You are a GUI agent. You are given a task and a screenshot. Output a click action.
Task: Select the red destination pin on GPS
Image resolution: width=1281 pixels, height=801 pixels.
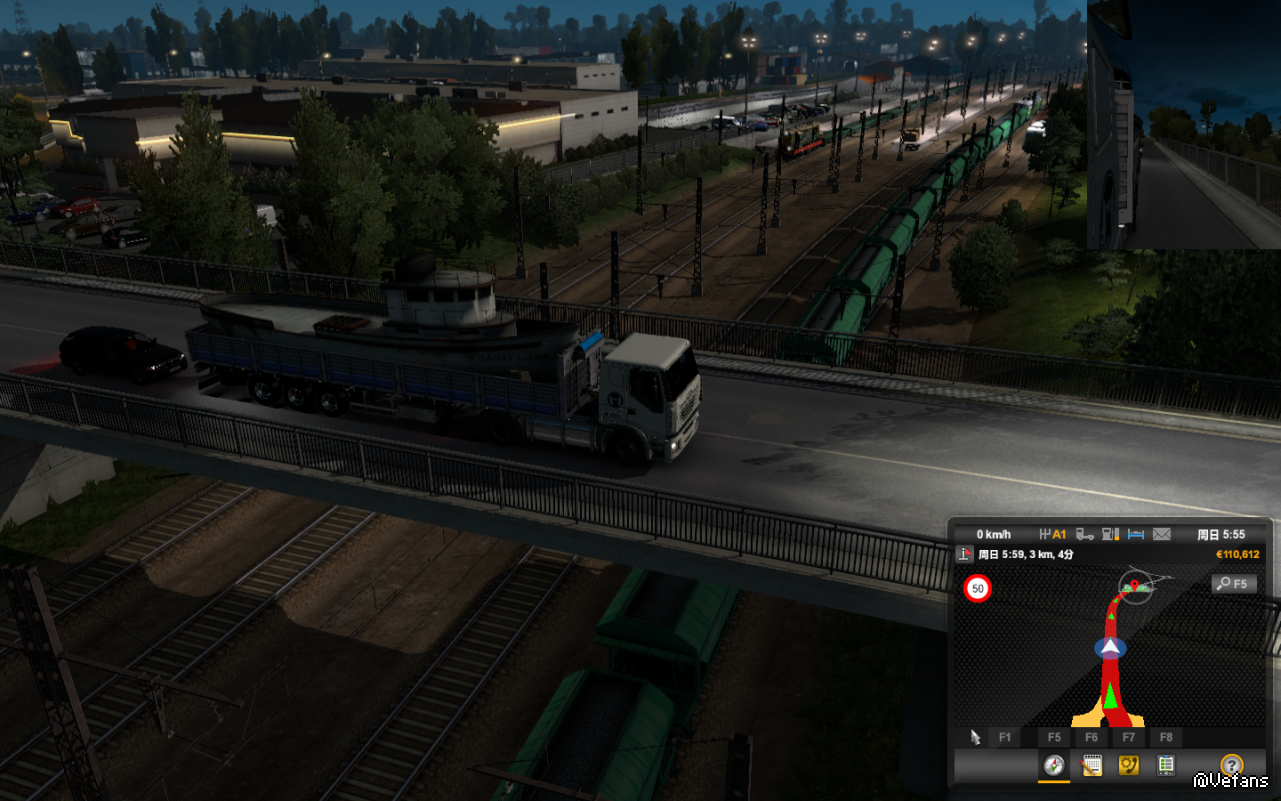coord(1134,582)
